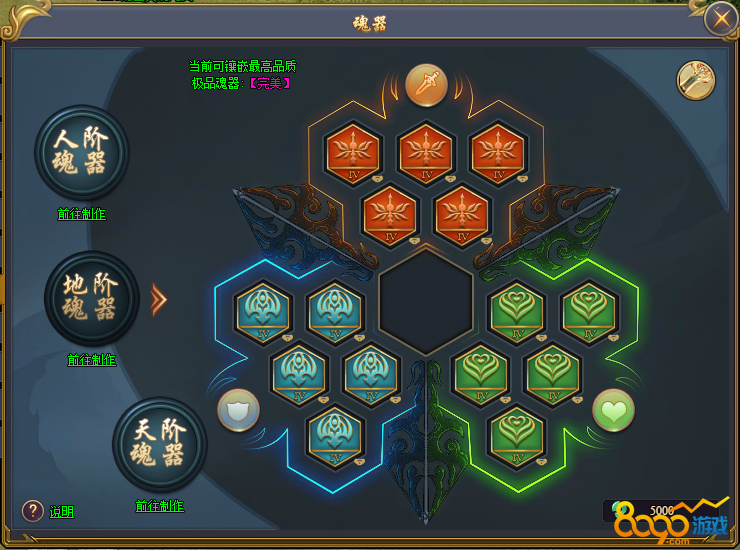Open the 说明 help link

(62, 512)
